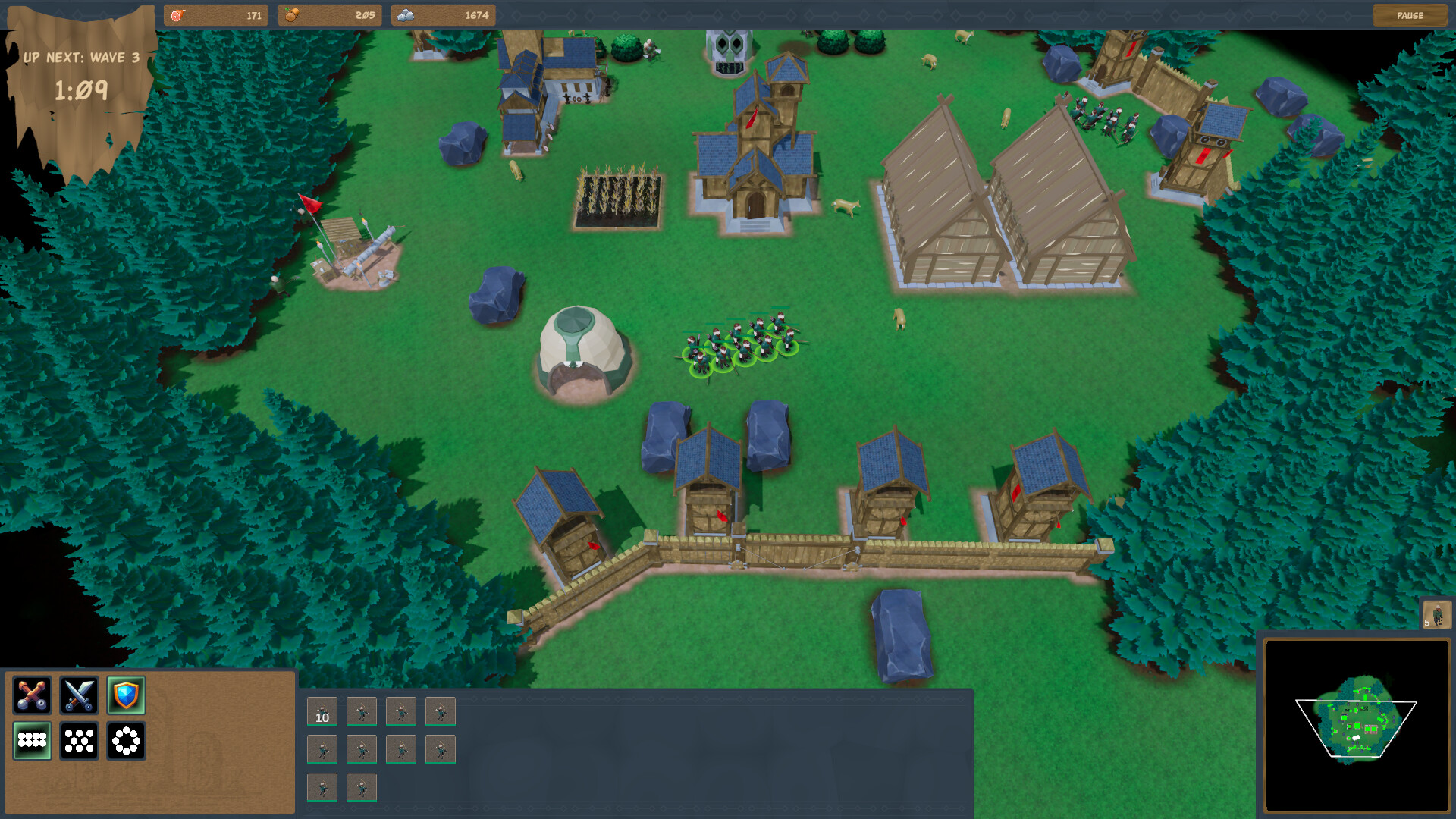1456x819 pixels.
Task: Select the crossed clubs attack stance icon
Action: (x=33, y=695)
